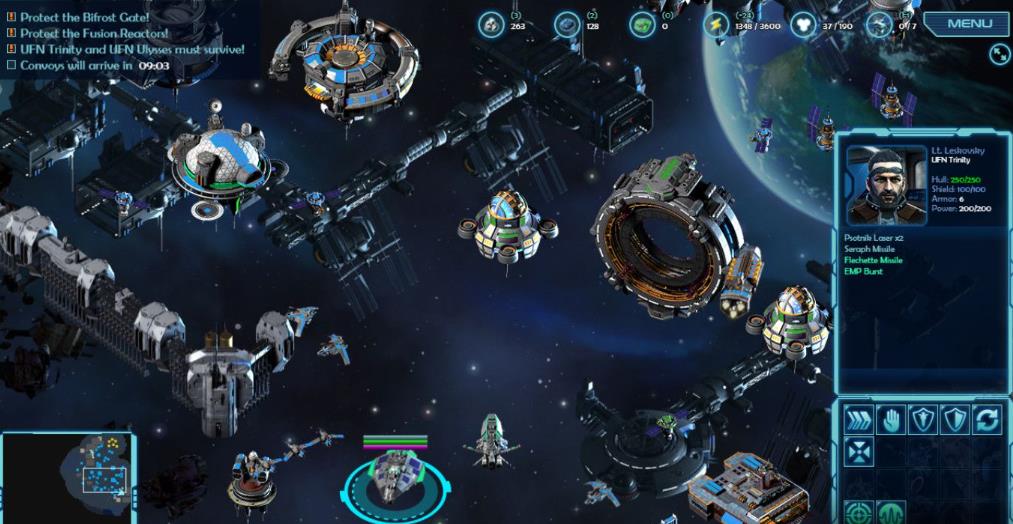Select the shield with ship emblem command
Screen dimensions: 1013x524
point(922,420)
